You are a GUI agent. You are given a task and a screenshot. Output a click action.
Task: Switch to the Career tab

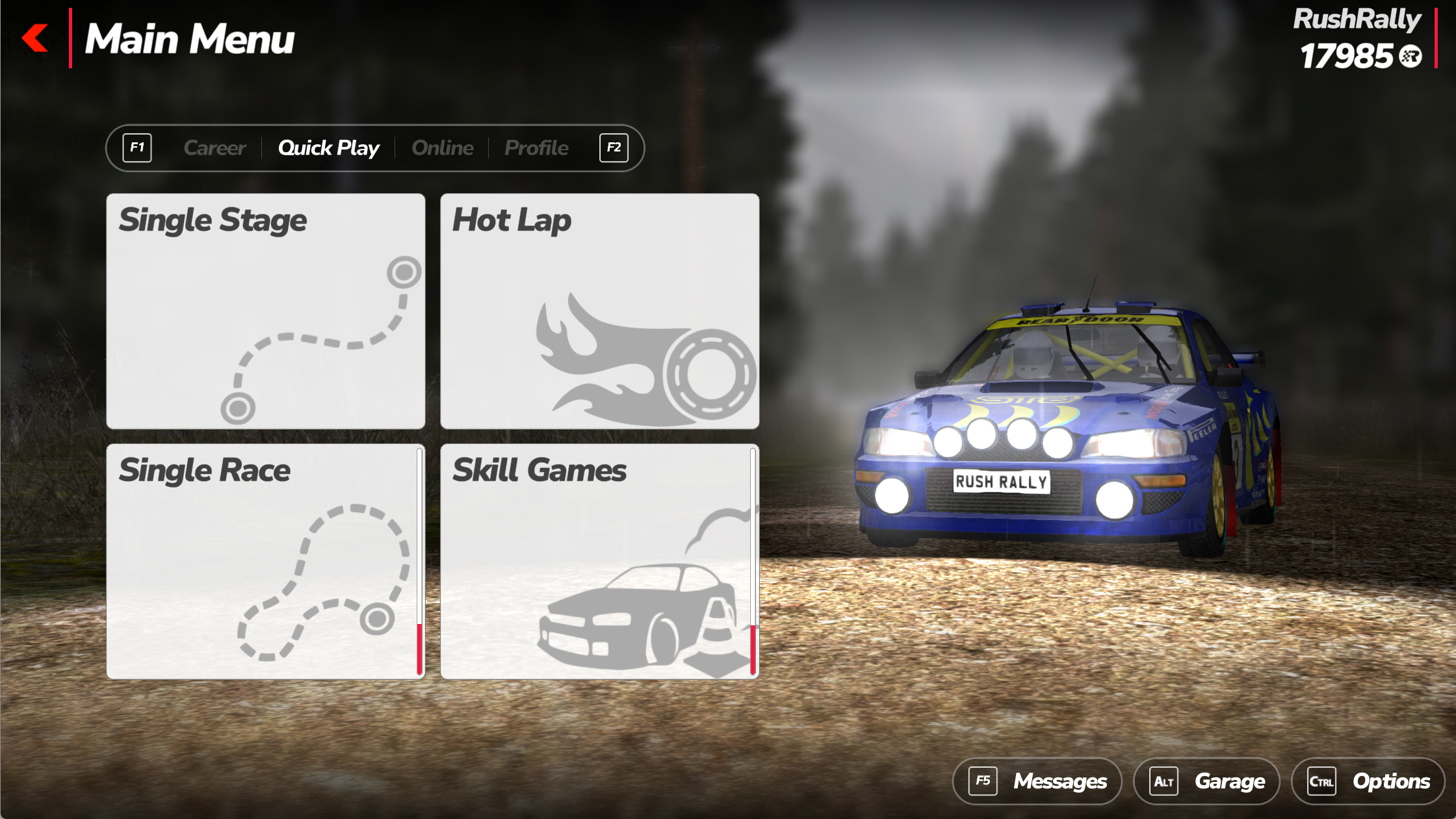coord(214,148)
